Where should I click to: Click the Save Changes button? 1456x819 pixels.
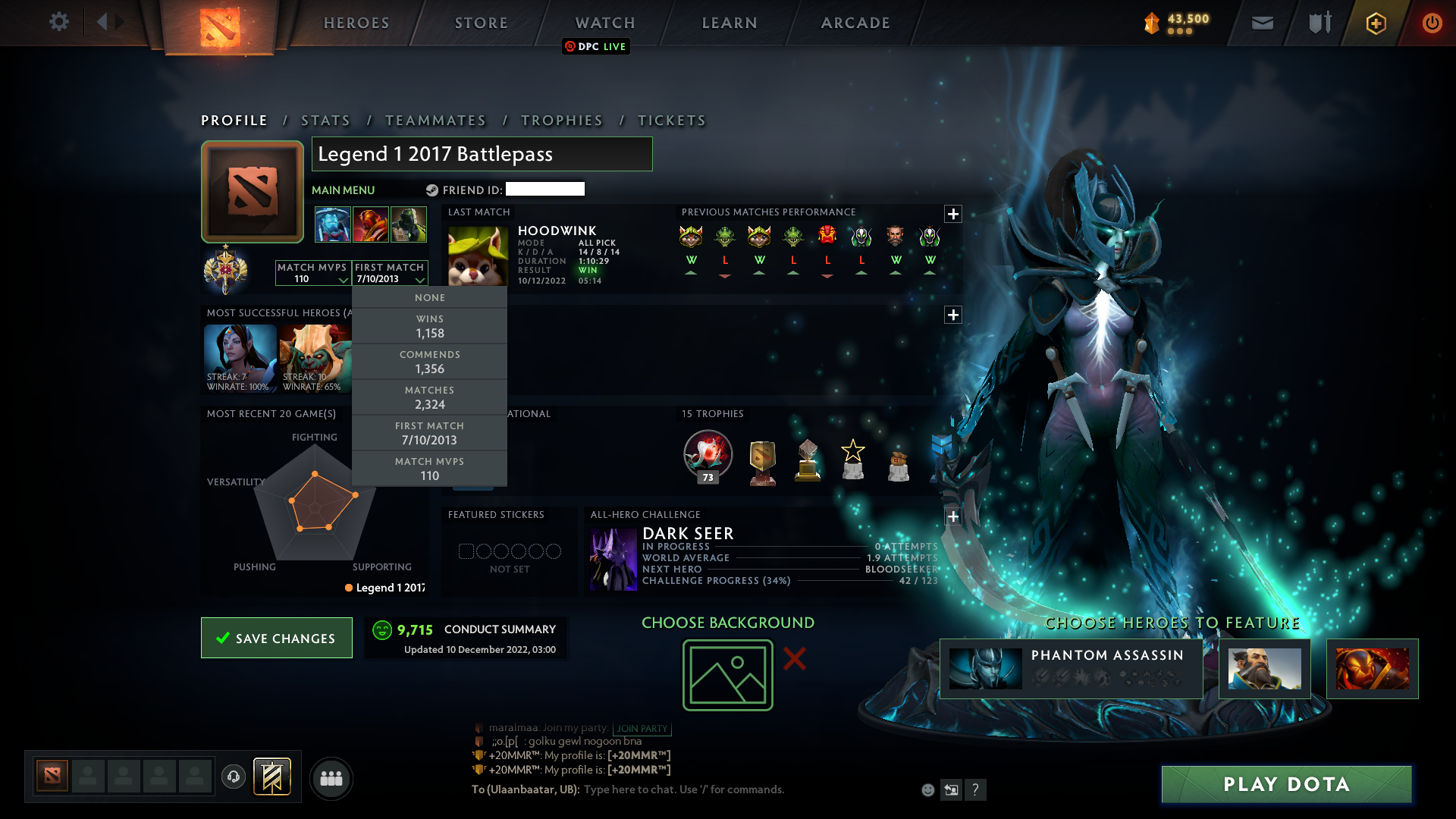276,638
